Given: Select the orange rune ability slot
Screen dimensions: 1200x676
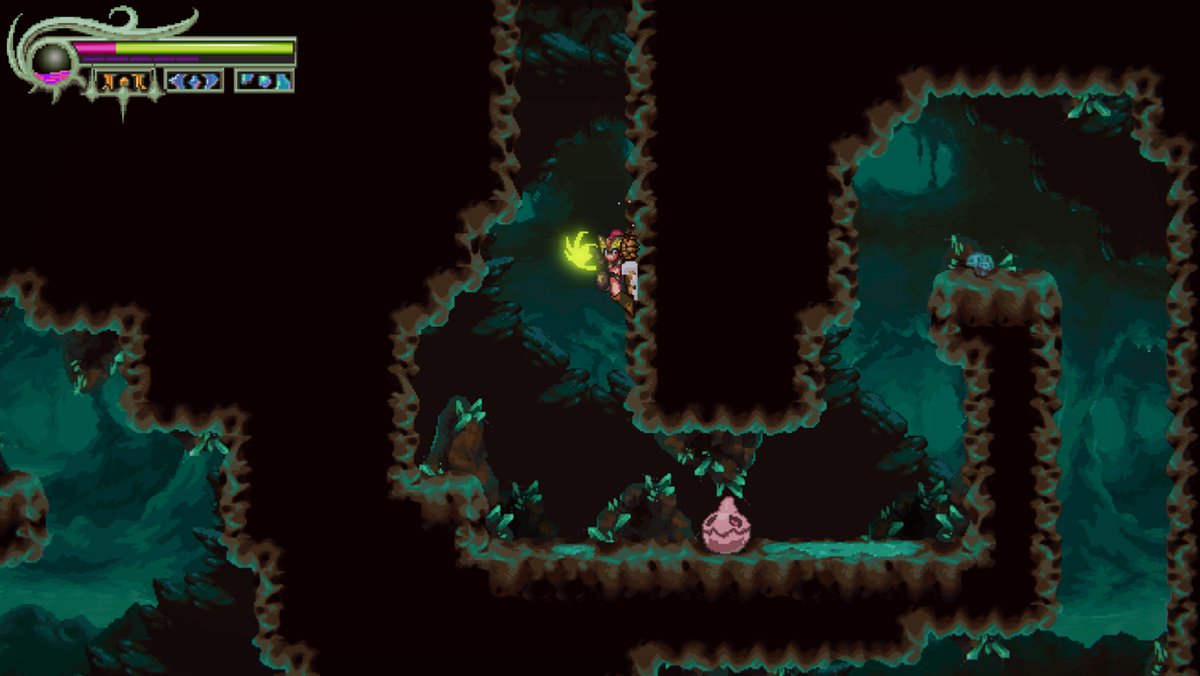Looking at the screenshot, I should point(125,81).
